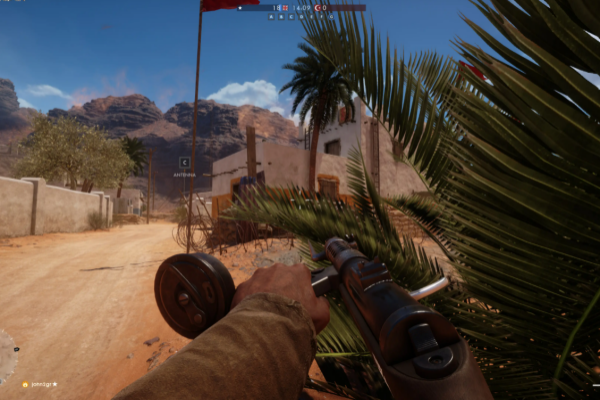Click the squad member name with star
The image size is (600, 400).
tap(41, 384)
